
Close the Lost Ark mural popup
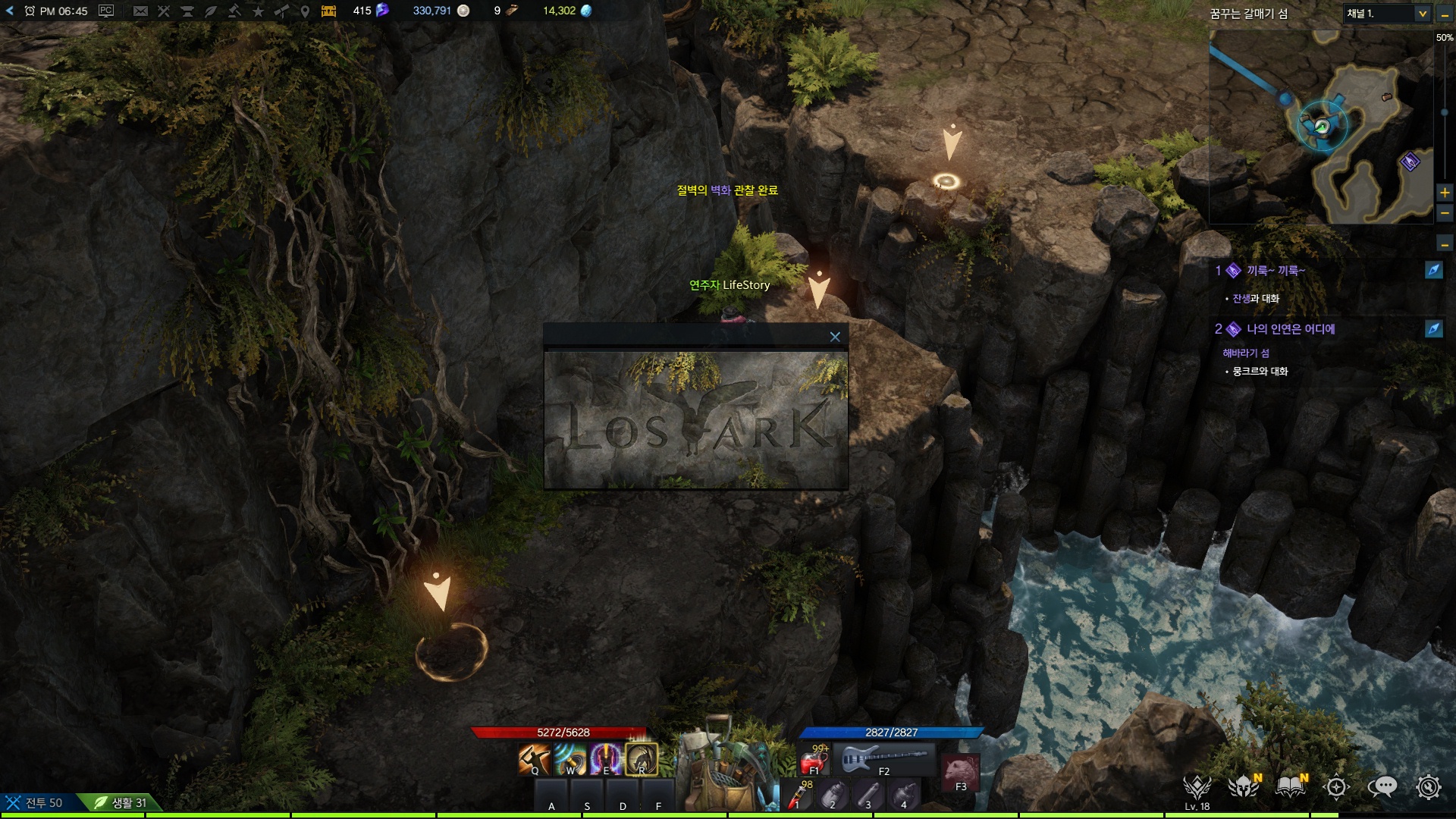click(x=835, y=337)
